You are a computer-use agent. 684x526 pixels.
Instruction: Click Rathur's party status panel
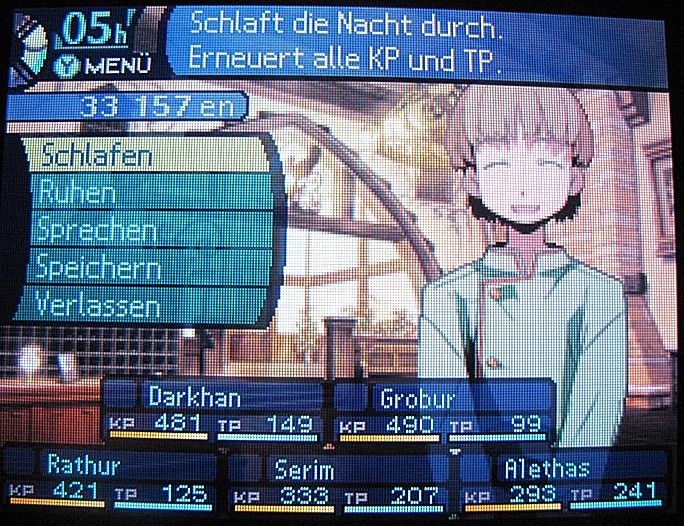click(112, 479)
